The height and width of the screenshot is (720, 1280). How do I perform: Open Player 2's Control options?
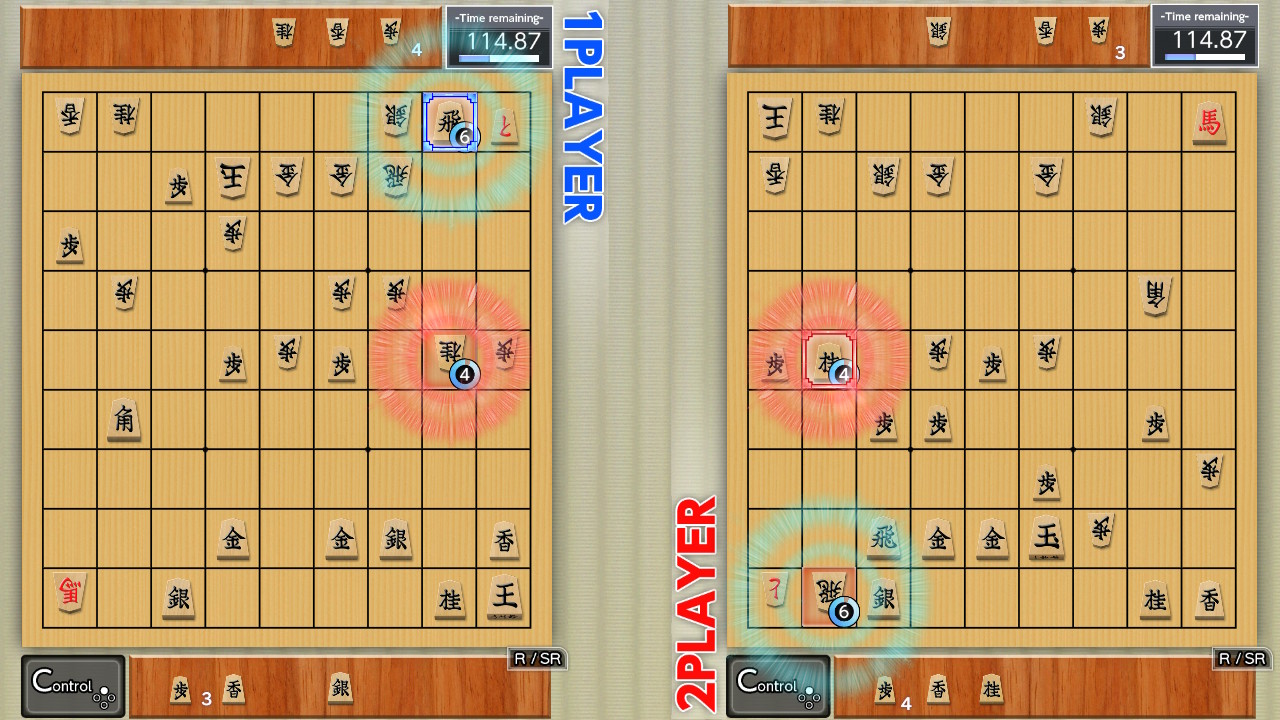pyautogui.click(x=776, y=684)
